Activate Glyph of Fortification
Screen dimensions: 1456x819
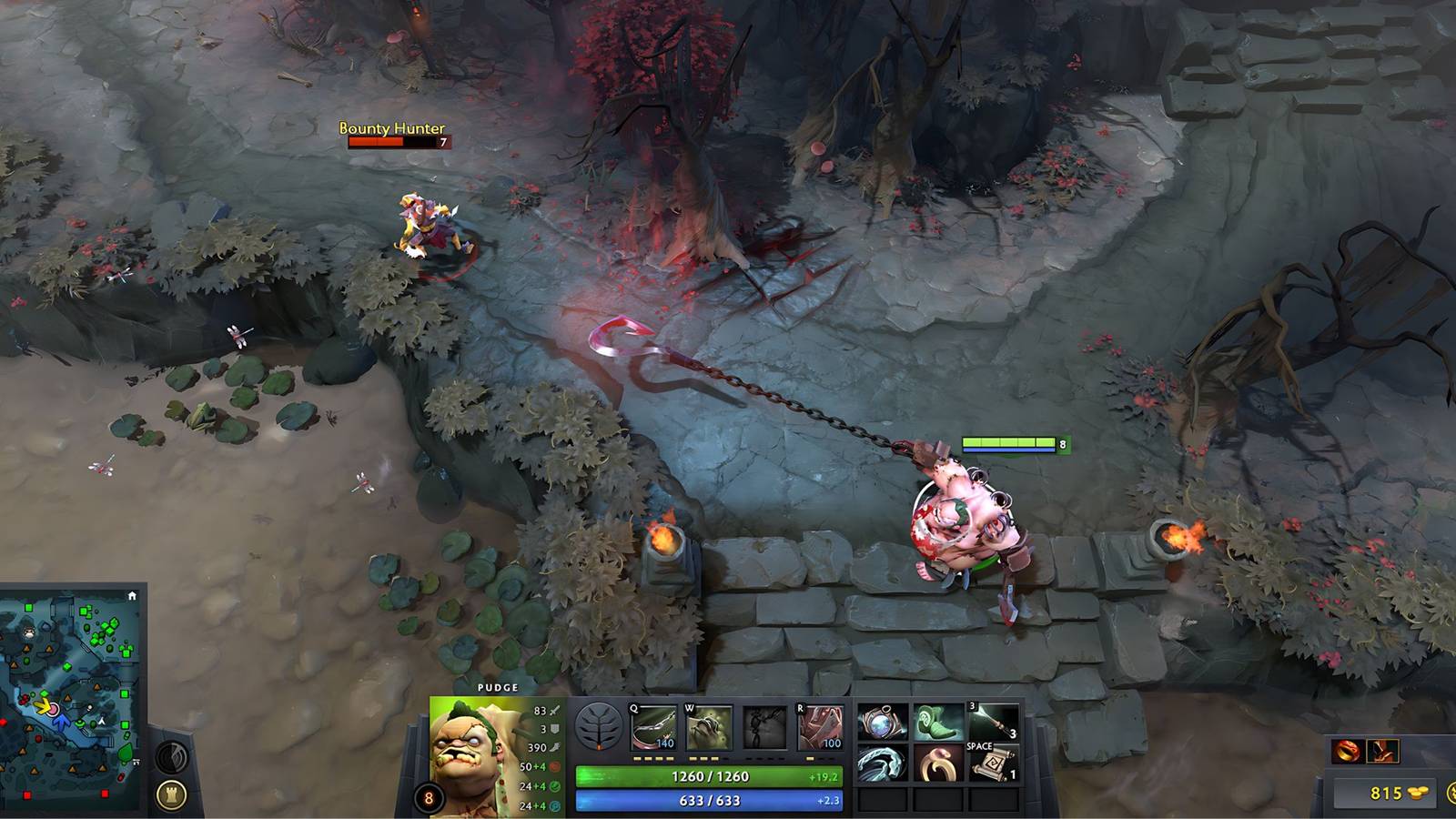click(170, 795)
